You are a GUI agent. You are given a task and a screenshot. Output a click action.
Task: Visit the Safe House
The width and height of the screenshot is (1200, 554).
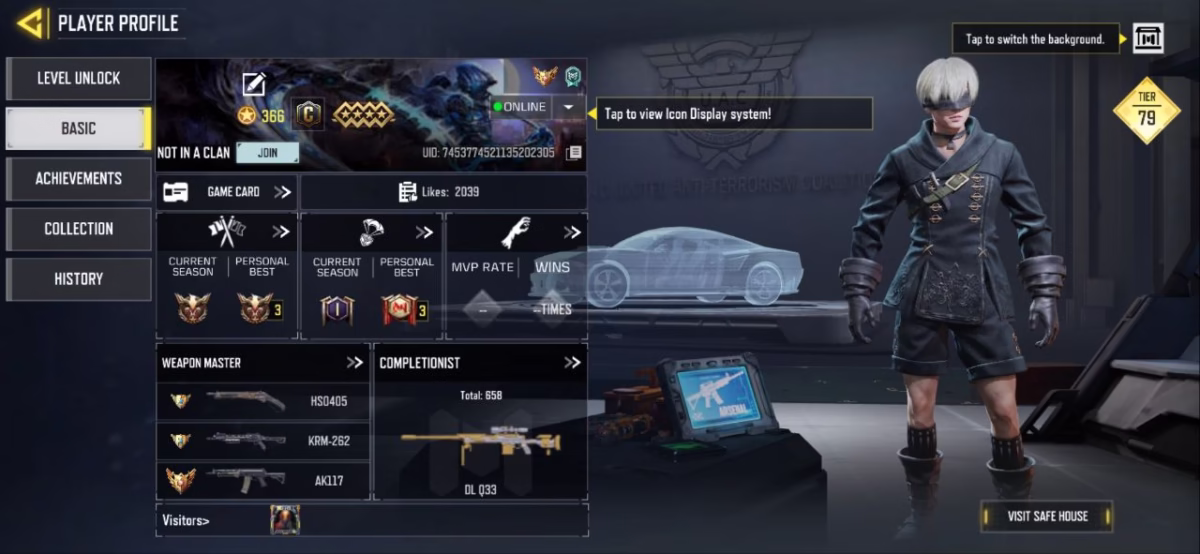1047,516
